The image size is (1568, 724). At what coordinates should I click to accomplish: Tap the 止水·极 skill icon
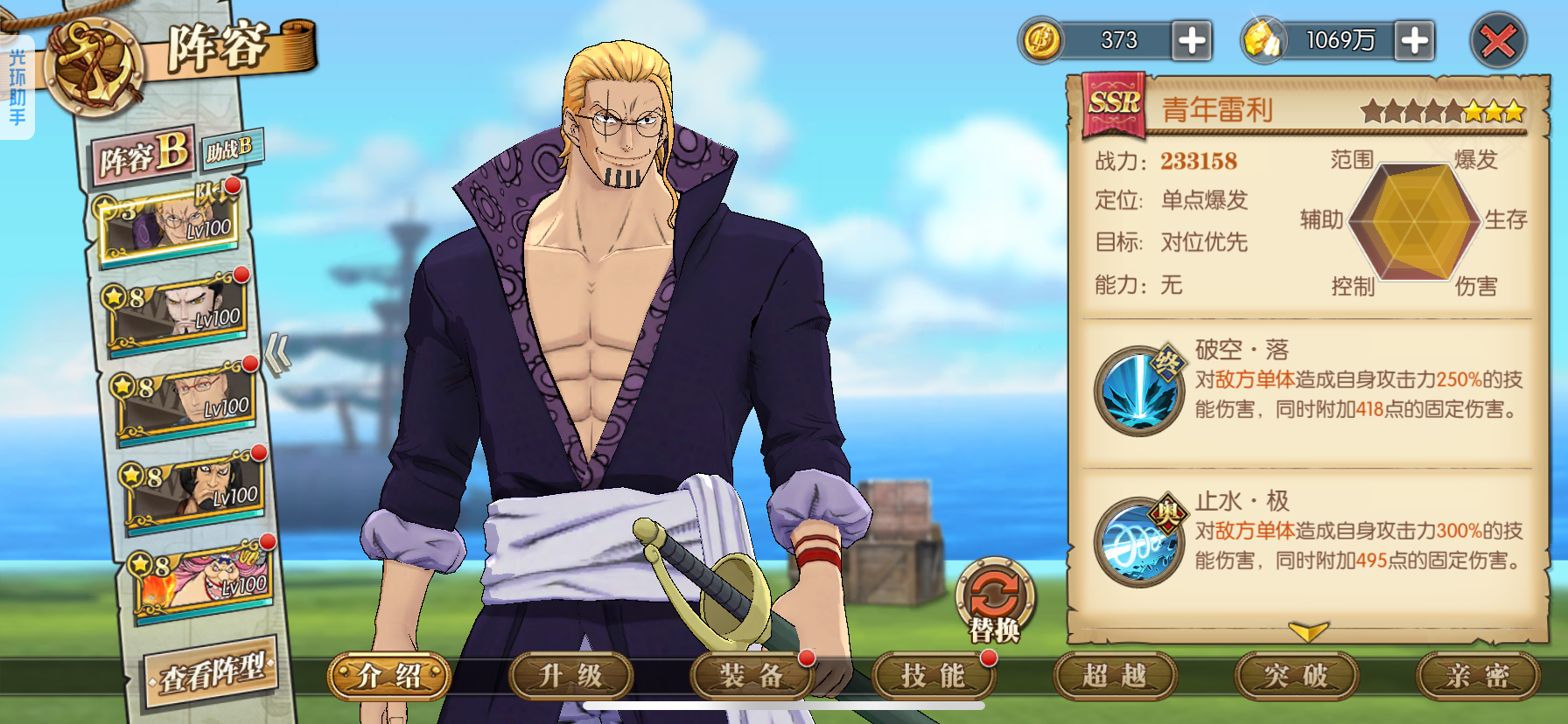click(1138, 541)
